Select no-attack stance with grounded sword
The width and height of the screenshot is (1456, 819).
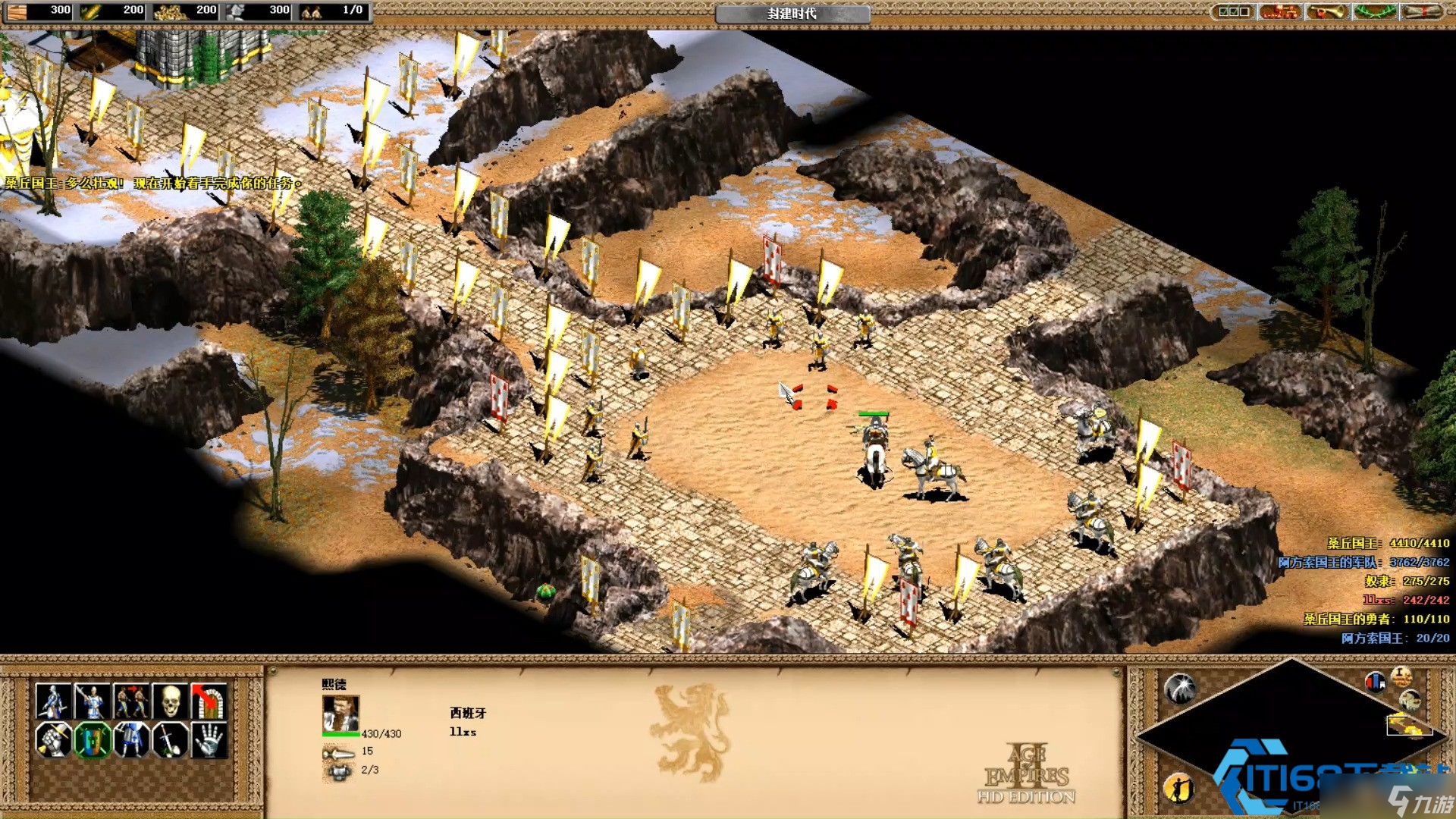tap(171, 740)
